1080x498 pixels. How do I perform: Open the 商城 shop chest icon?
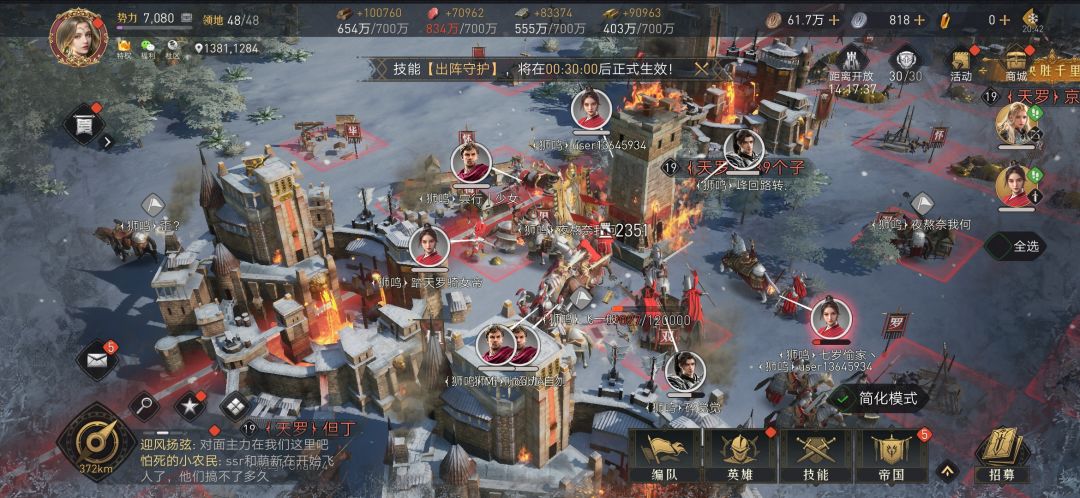click(1017, 64)
